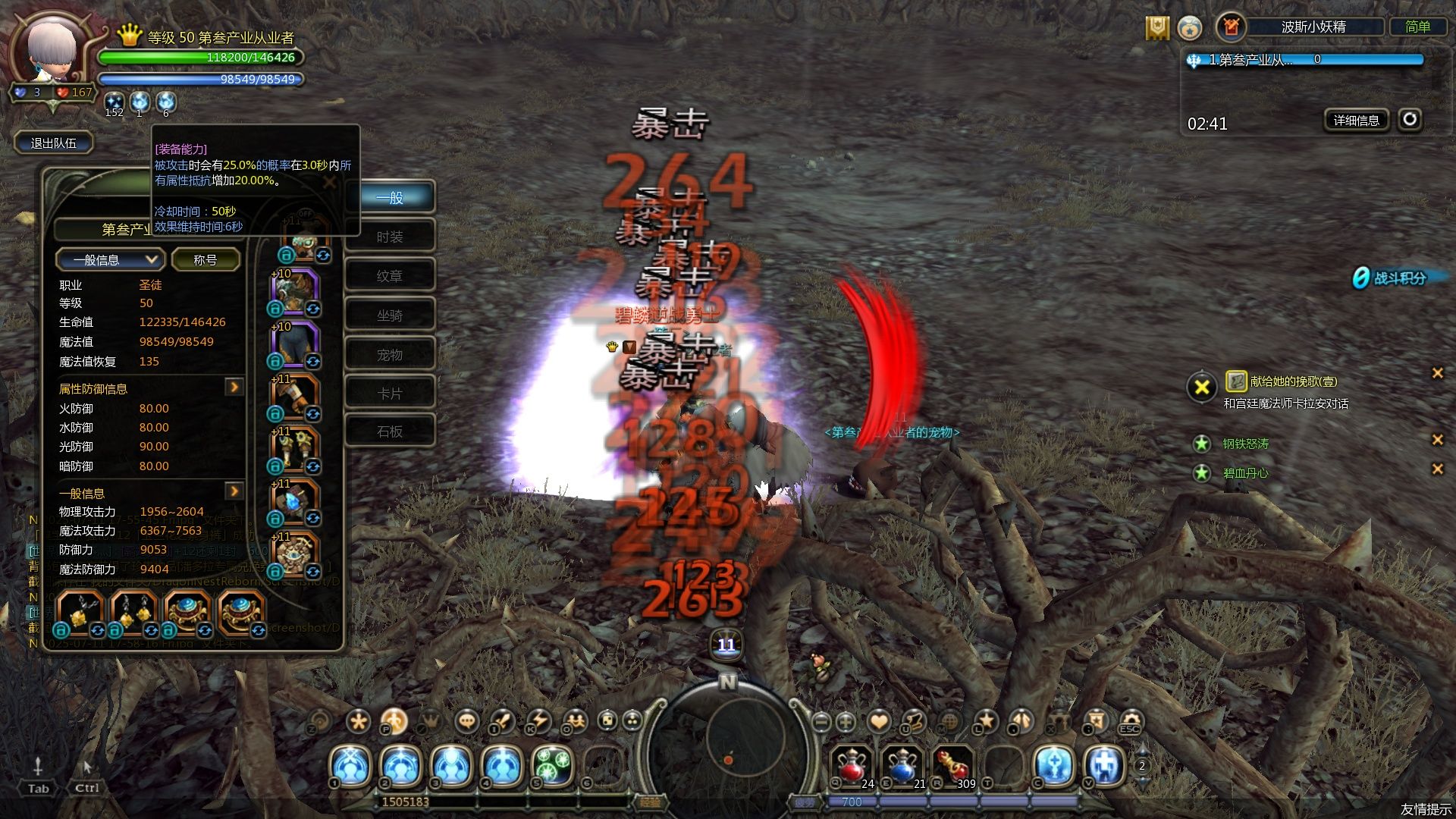The width and height of the screenshot is (1456, 819).
Task: Open the 称号 title button
Action: click(x=206, y=260)
